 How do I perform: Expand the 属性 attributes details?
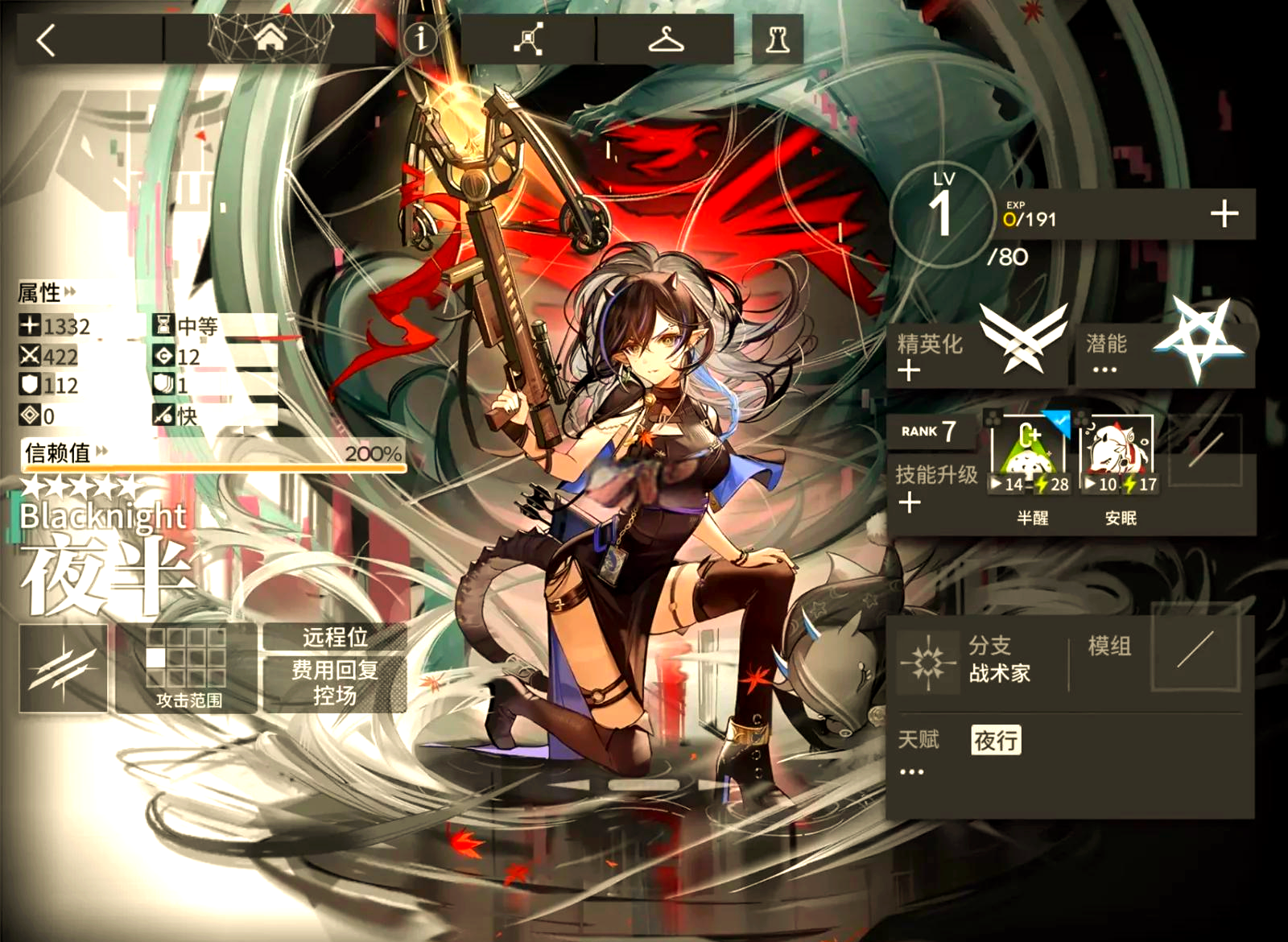[x=47, y=292]
